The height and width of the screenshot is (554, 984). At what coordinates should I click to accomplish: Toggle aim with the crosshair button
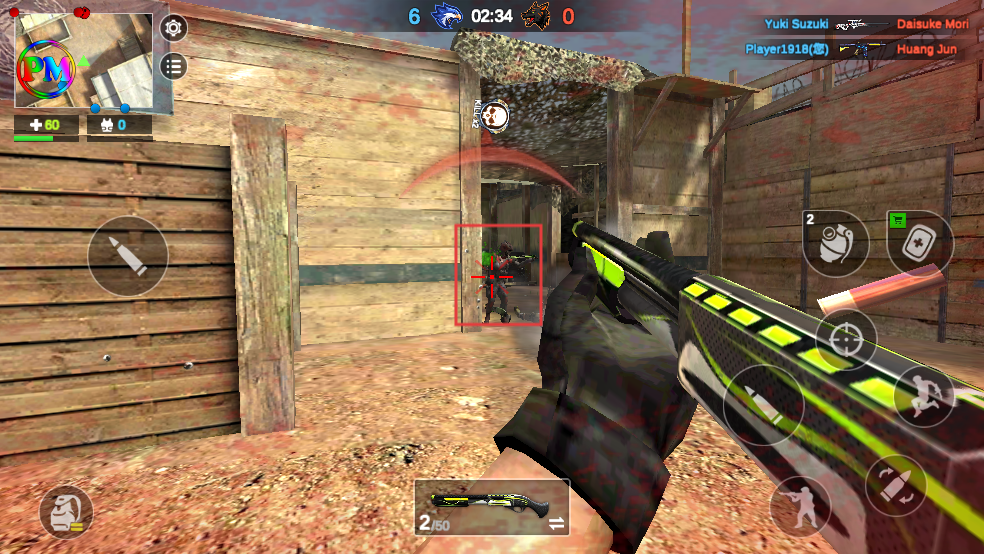click(846, 339)
